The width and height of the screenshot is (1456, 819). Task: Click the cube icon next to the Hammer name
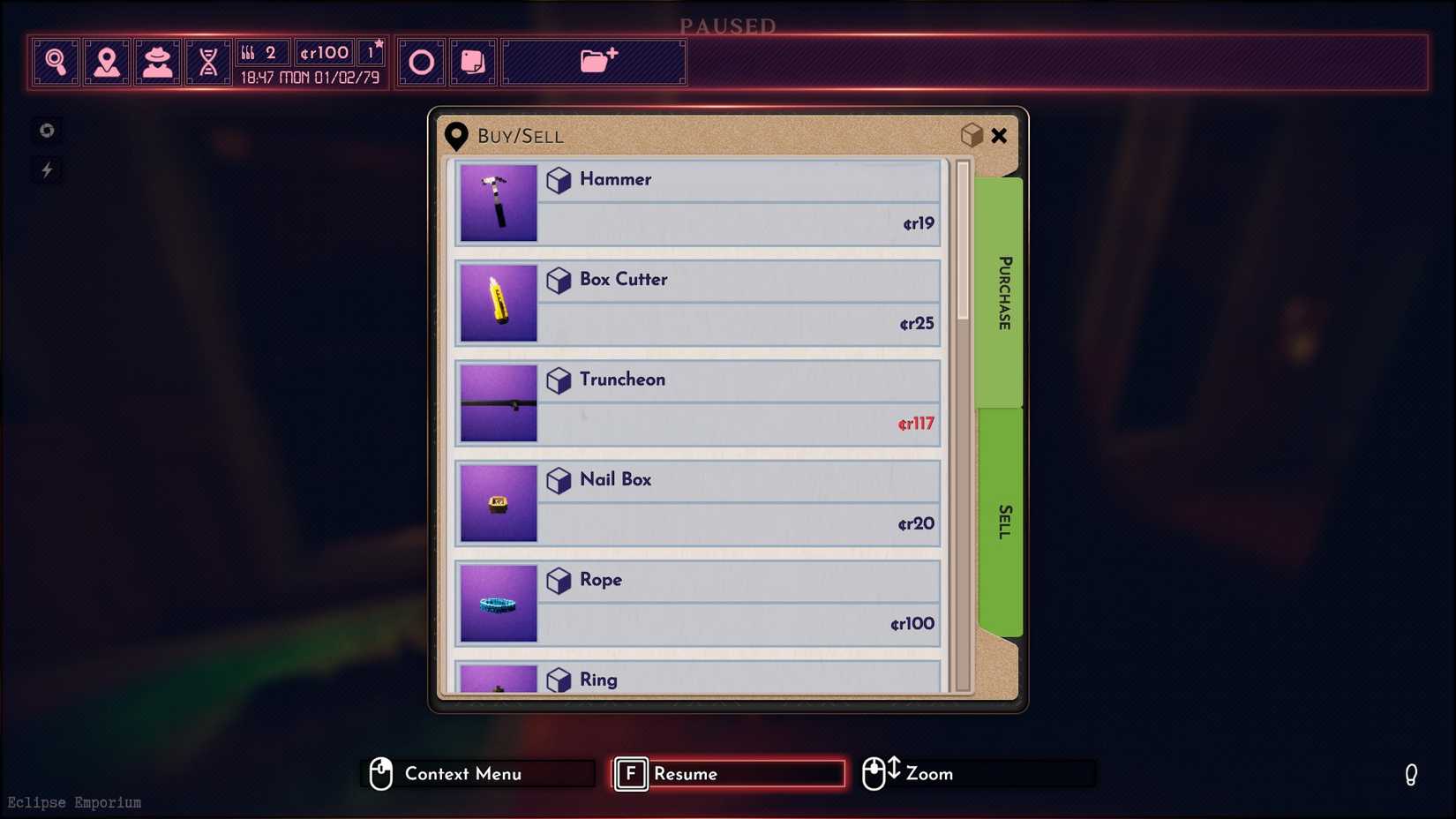click(x=559, y=181)
